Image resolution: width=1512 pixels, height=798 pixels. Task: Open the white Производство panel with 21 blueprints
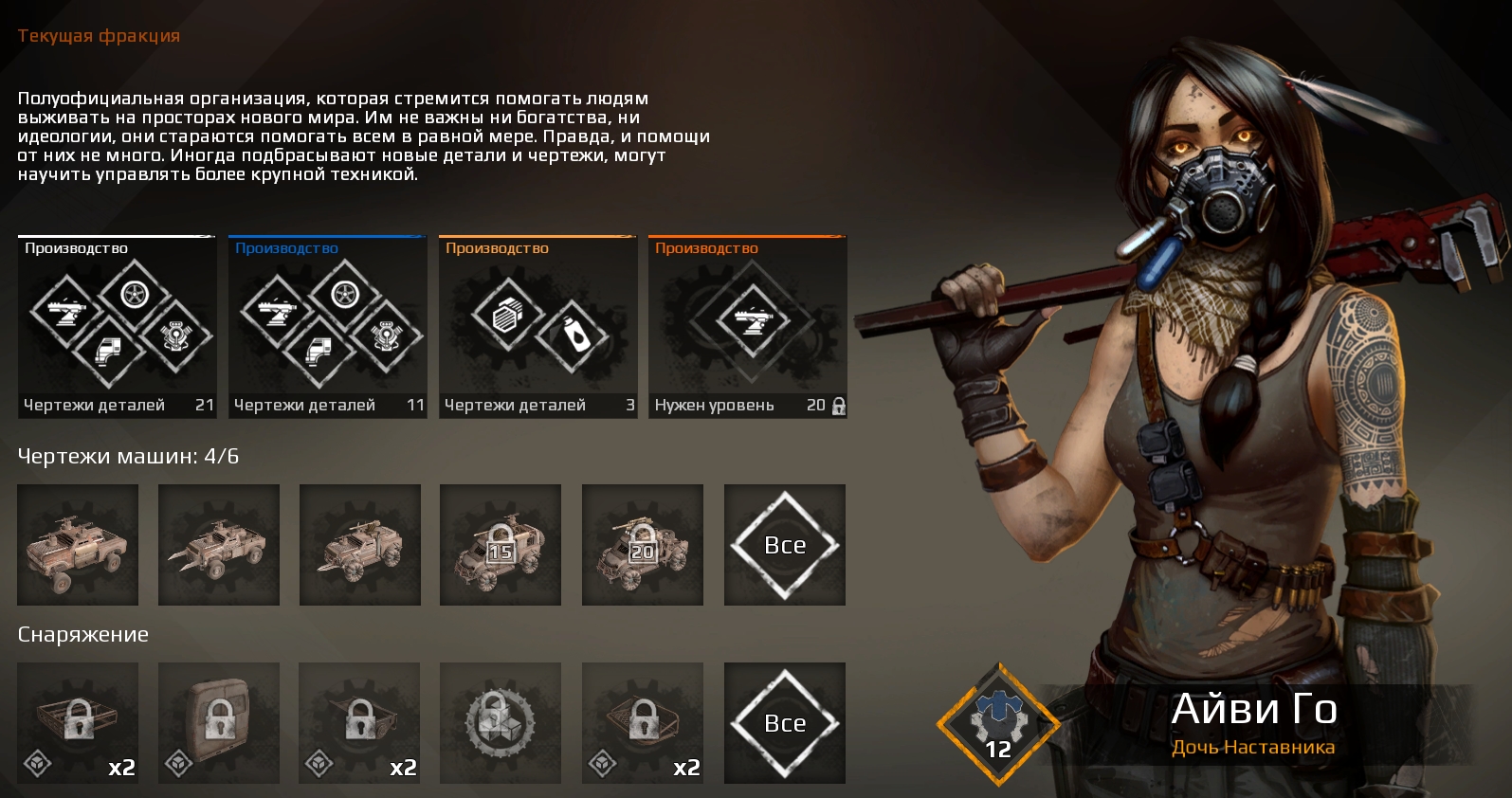click(117, 326)
